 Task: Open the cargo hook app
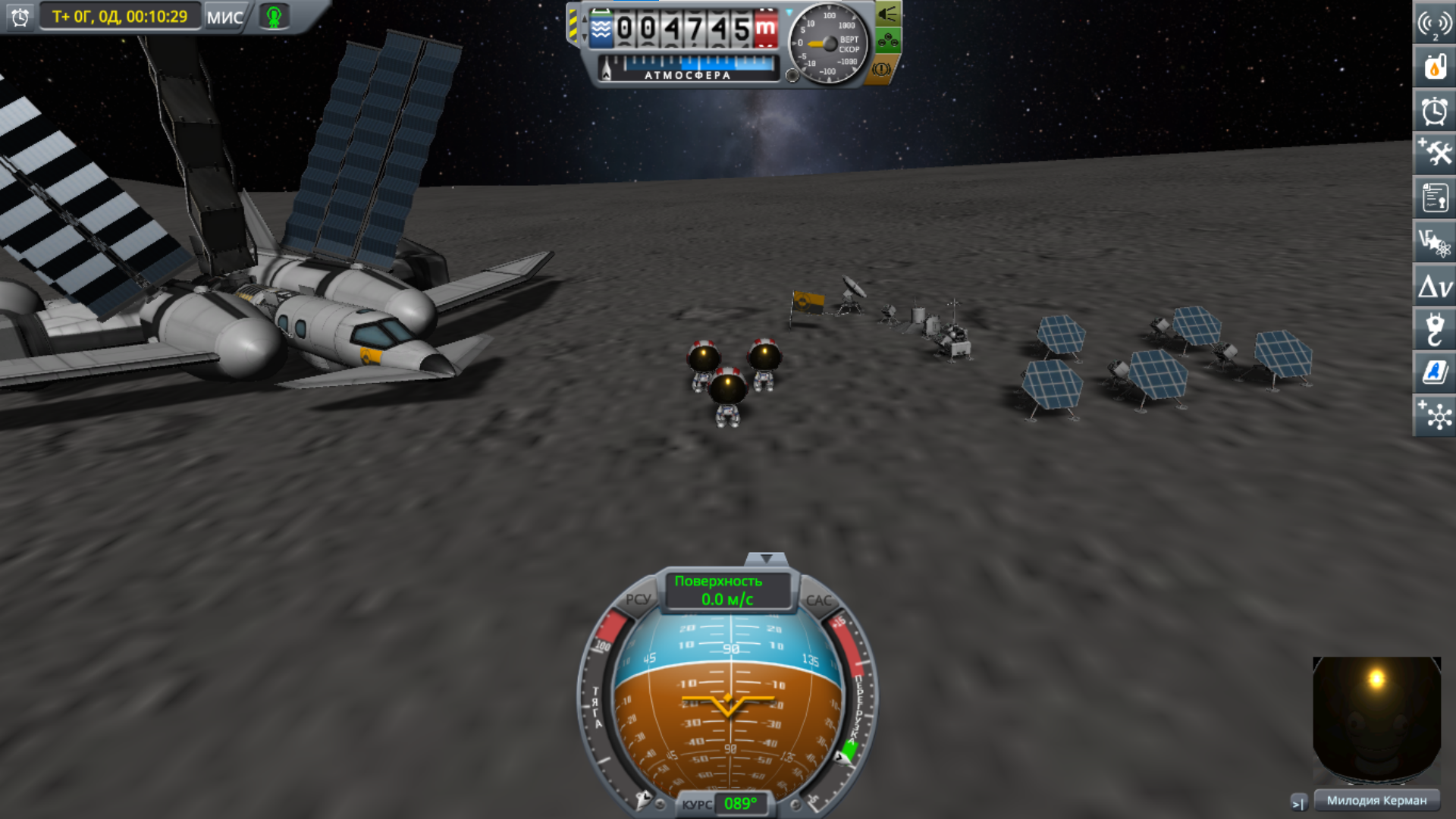(1434, 330)
